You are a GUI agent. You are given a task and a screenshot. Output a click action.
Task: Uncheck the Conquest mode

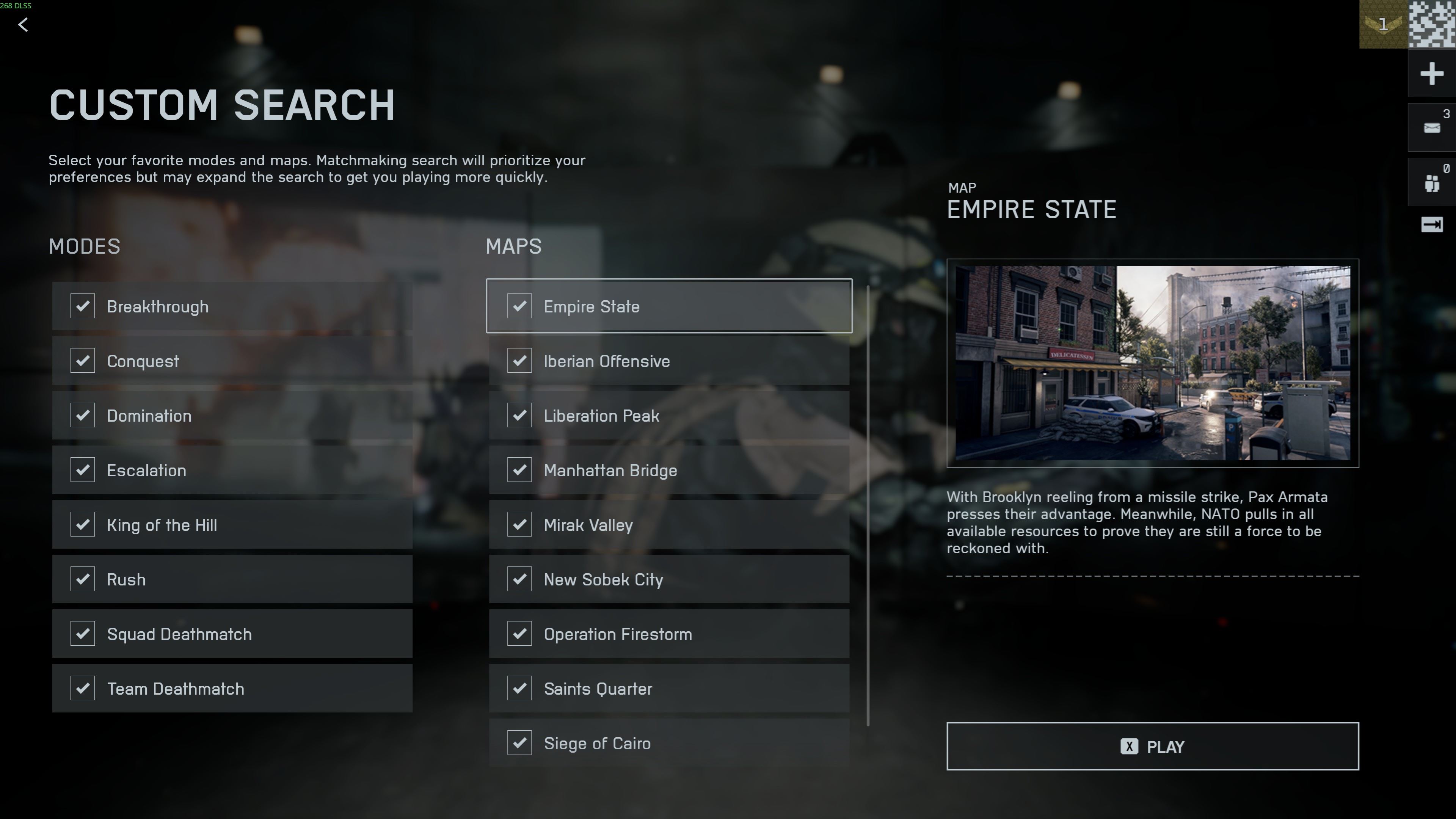pyautogui.click(x=83, y=361)
